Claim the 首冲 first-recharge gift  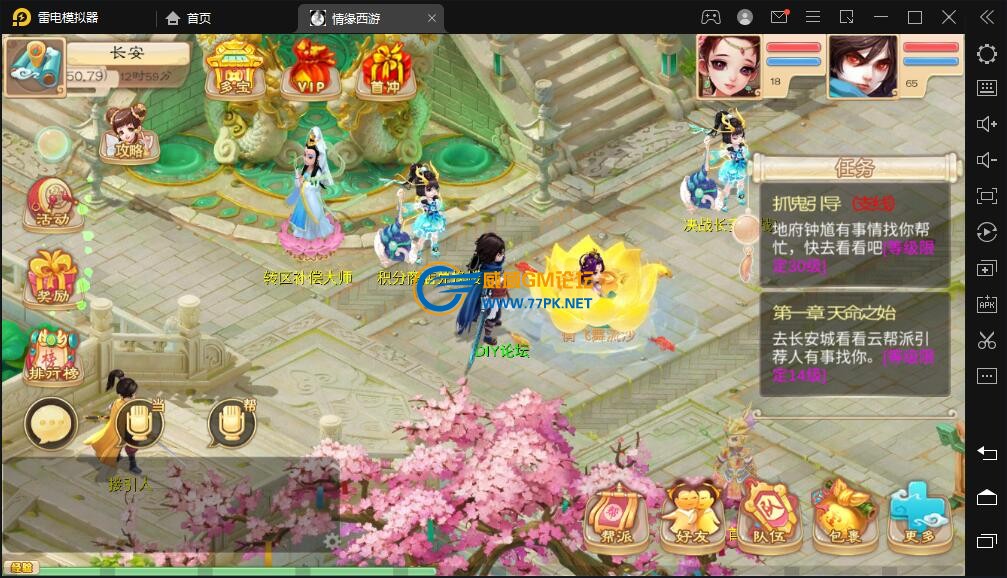pyautogui.click(x=385, y=68)
